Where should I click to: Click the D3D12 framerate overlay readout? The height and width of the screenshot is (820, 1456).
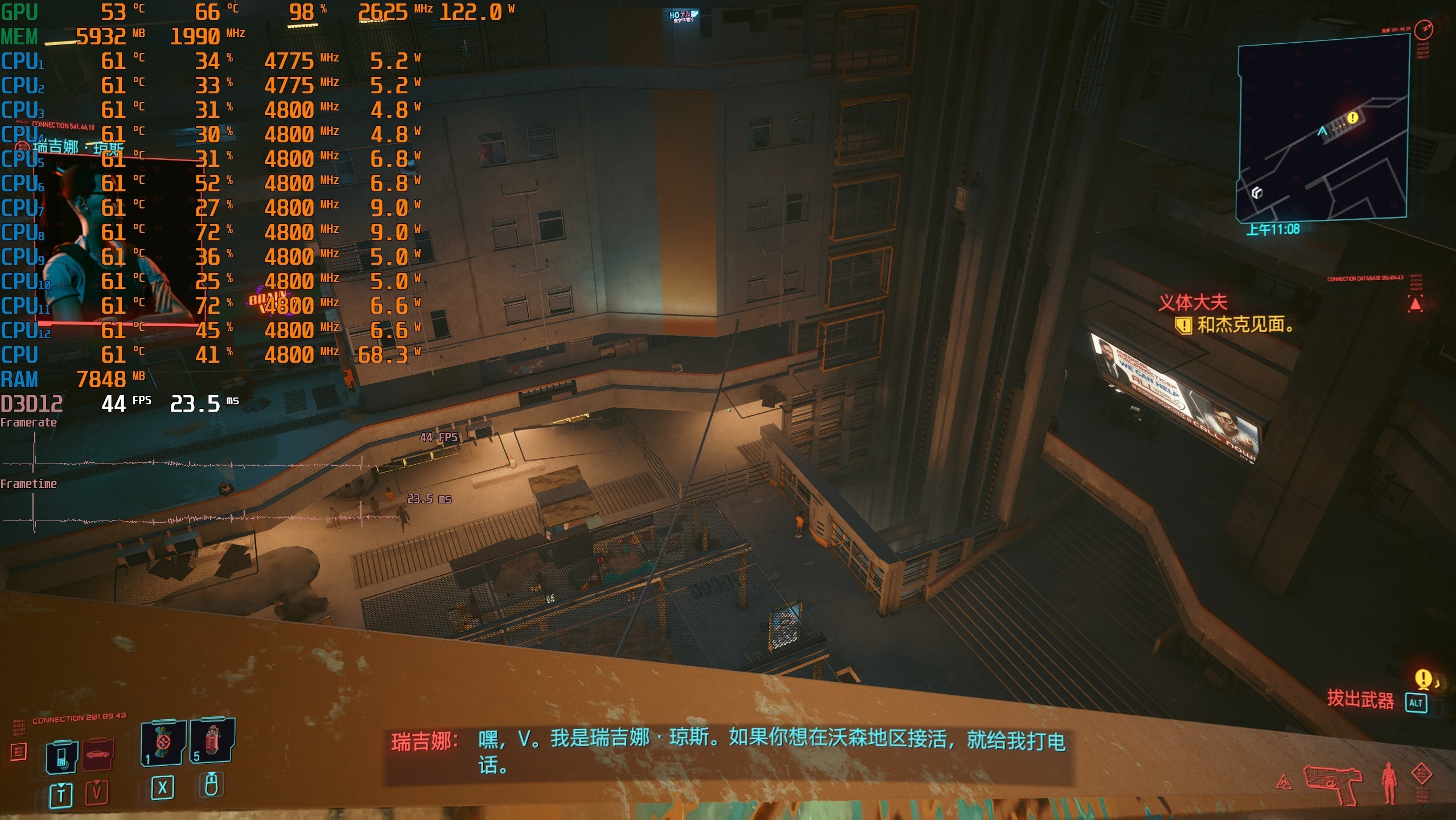pos(120,404)
